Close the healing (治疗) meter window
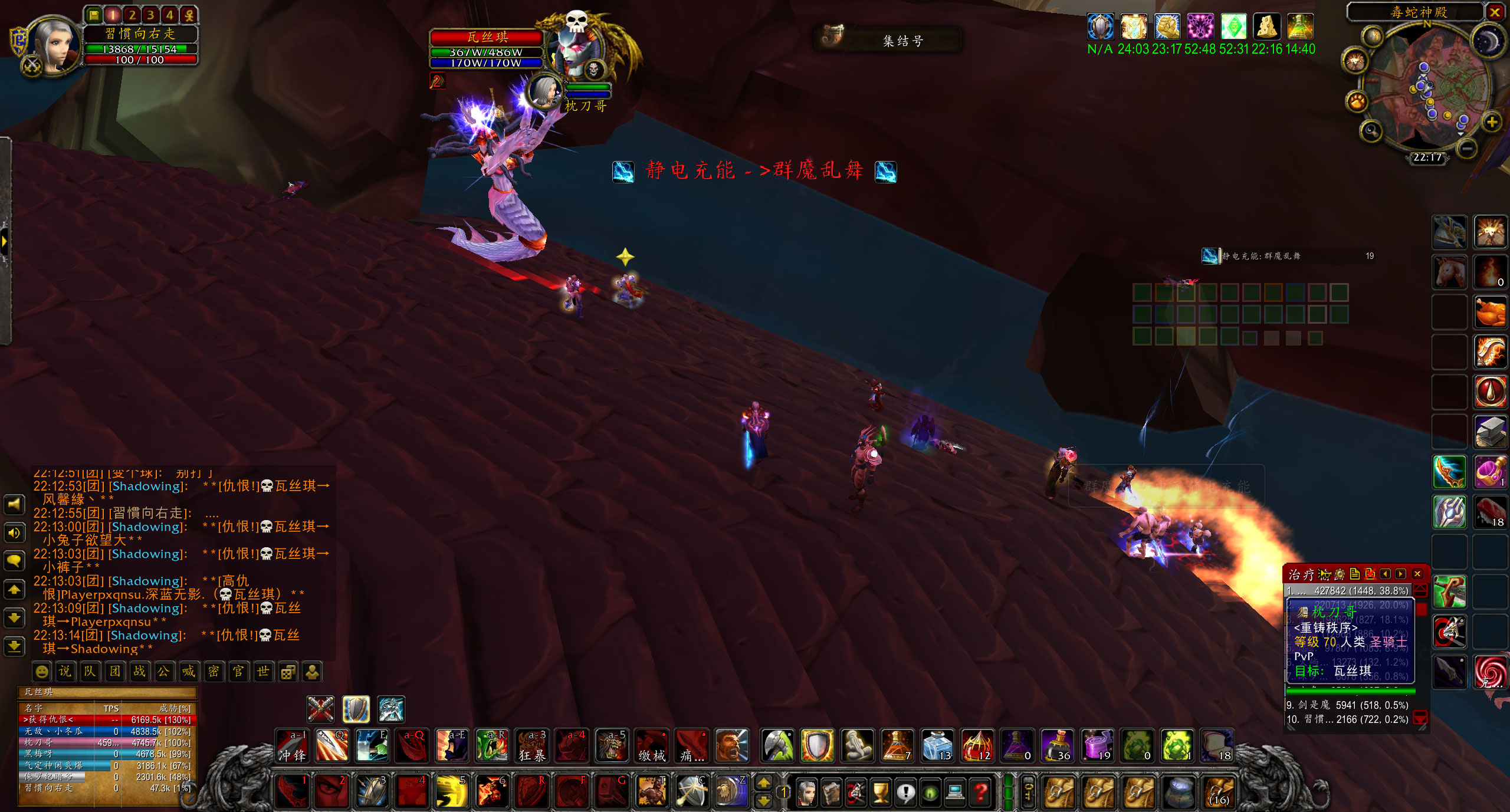This screenshot has width=1510, height=812. [x=1417, y=574]
